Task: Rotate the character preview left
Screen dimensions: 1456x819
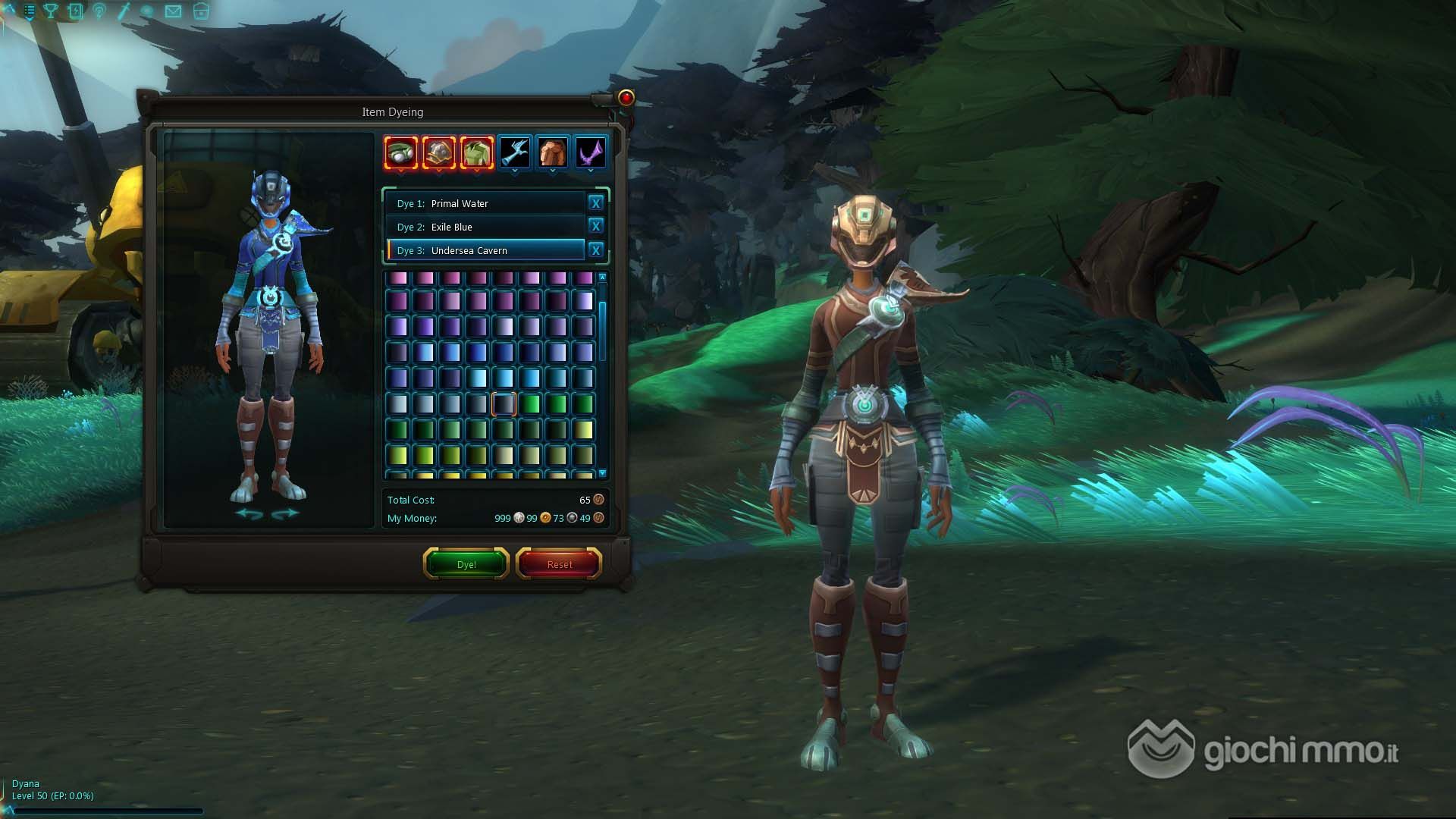Action: tap(249, 514)
